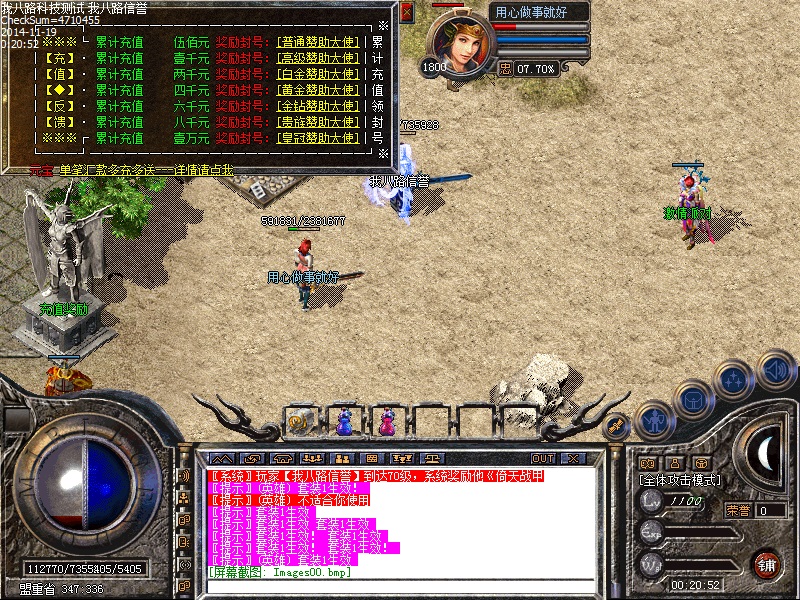Choose the 贵族赞助大使 reward title
The image size is (800, 600).
coord(317,122)
